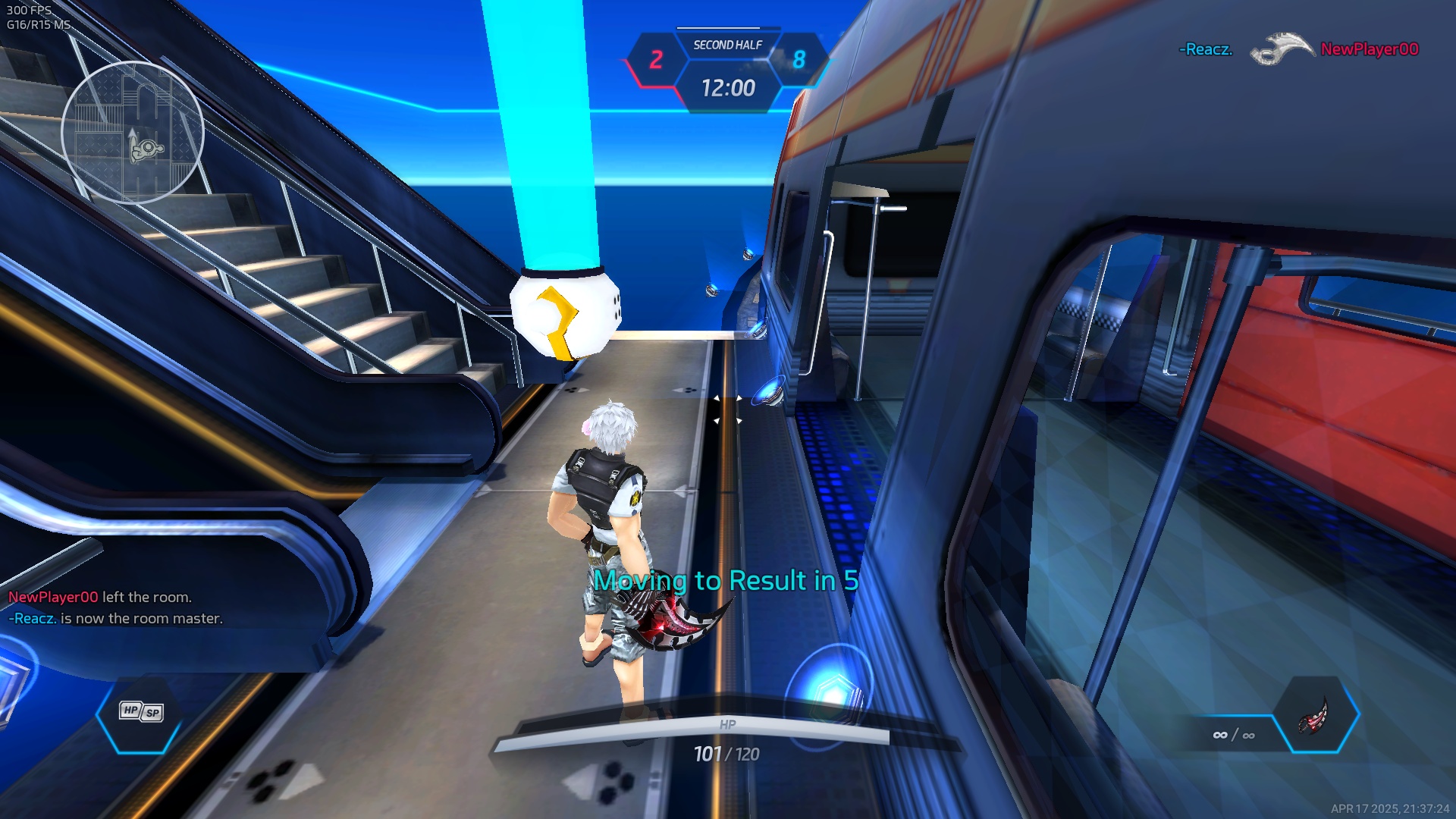Select the HP/SP skill hexagon icon
The height and width of the screenshot is (819, 1456).
[x=141, y=712]
